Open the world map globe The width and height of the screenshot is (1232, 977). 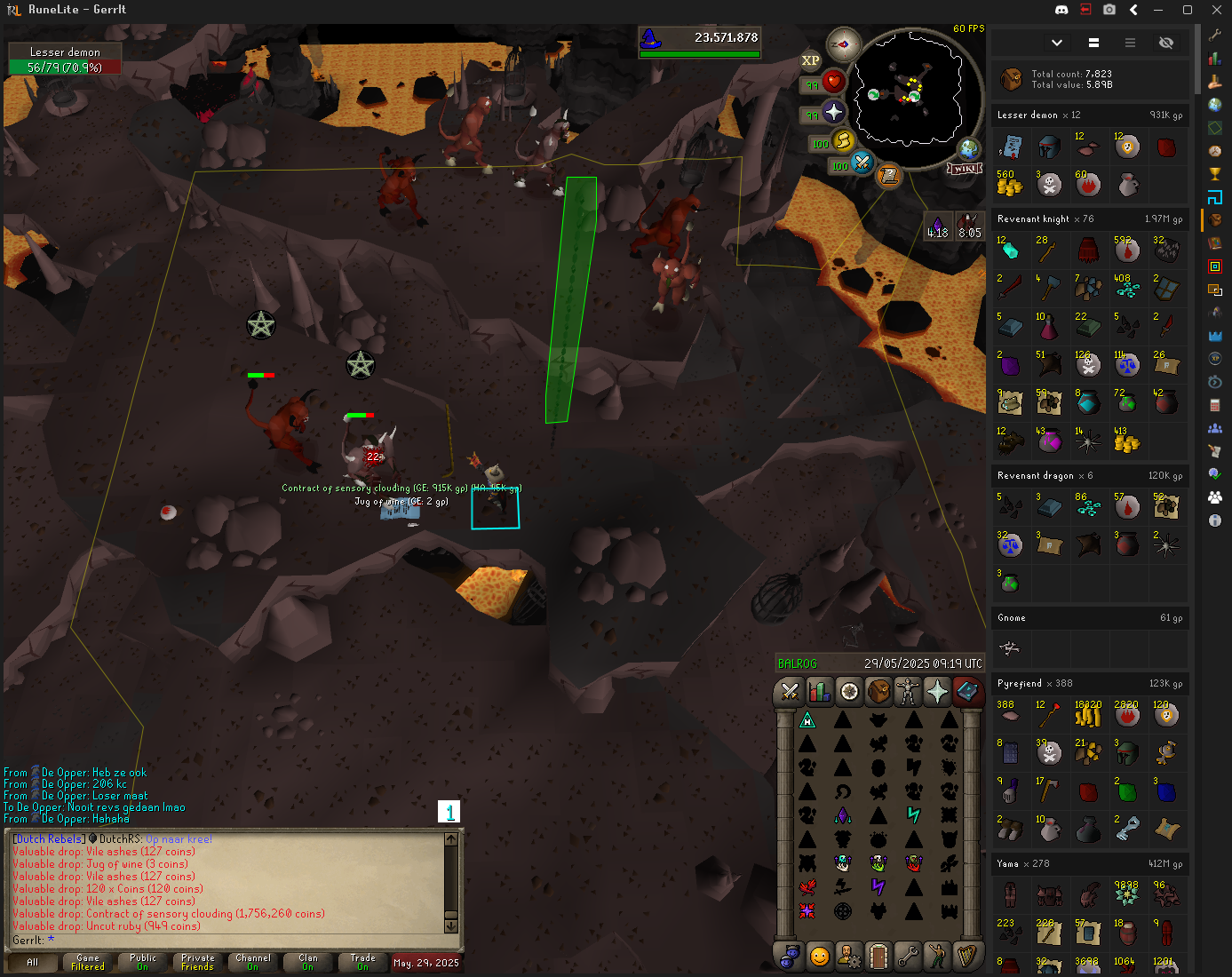(969, 148)
